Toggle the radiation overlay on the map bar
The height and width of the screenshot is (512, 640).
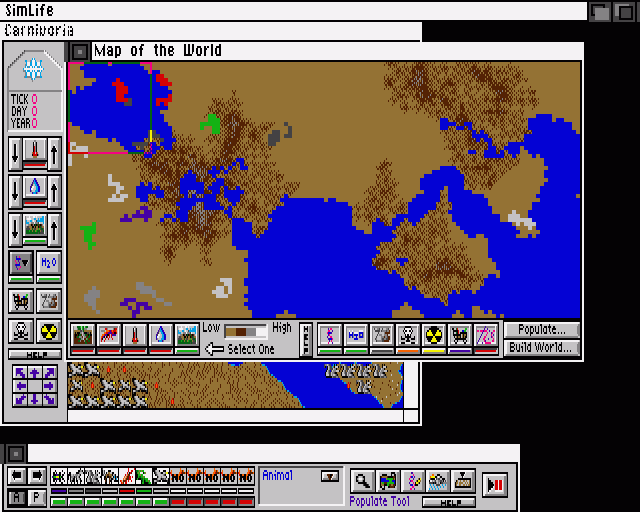[x=434, y=336]
